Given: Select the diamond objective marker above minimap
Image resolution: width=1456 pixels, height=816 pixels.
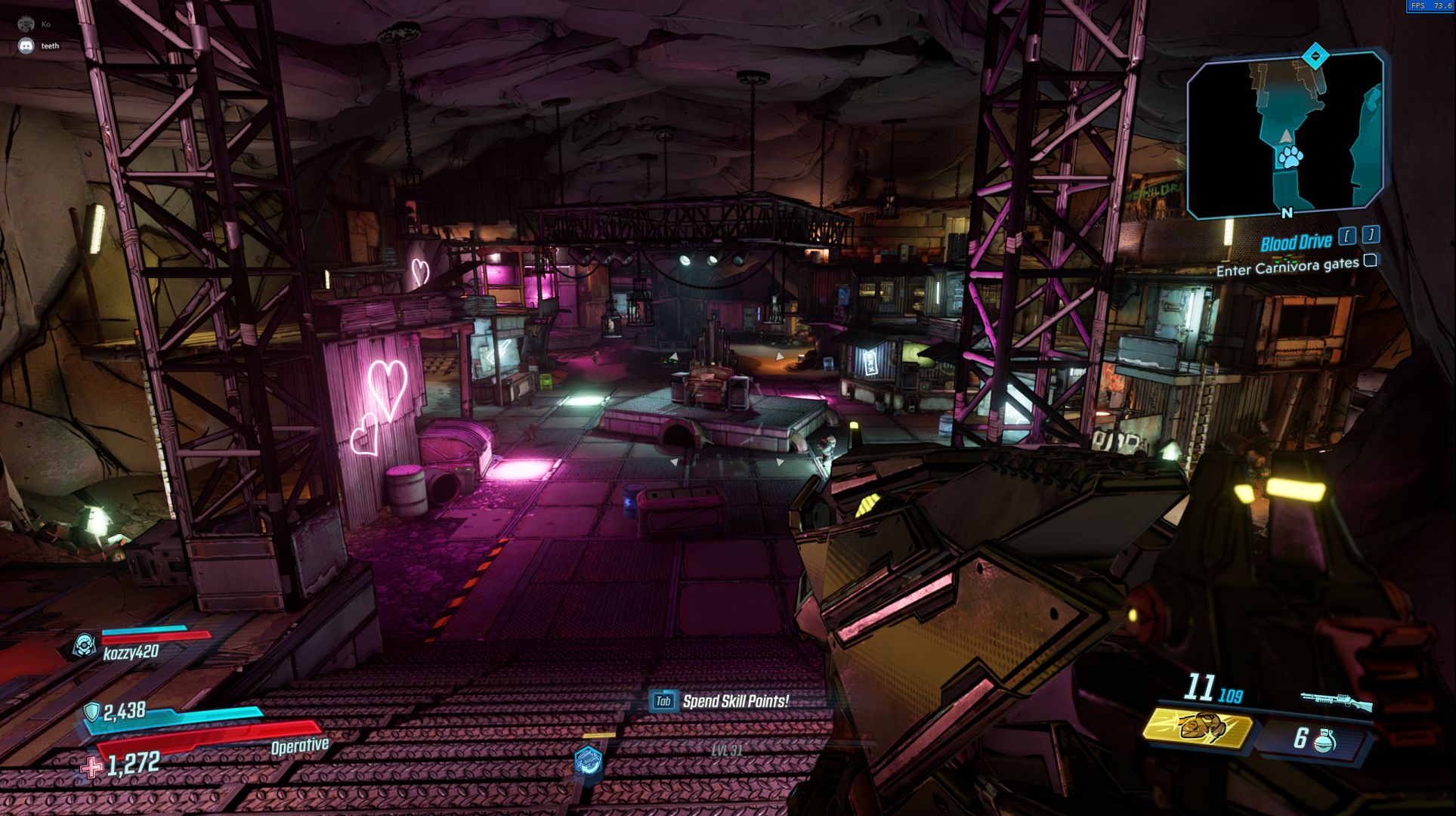Looking at the screenshot, I should coord(1315,55).
